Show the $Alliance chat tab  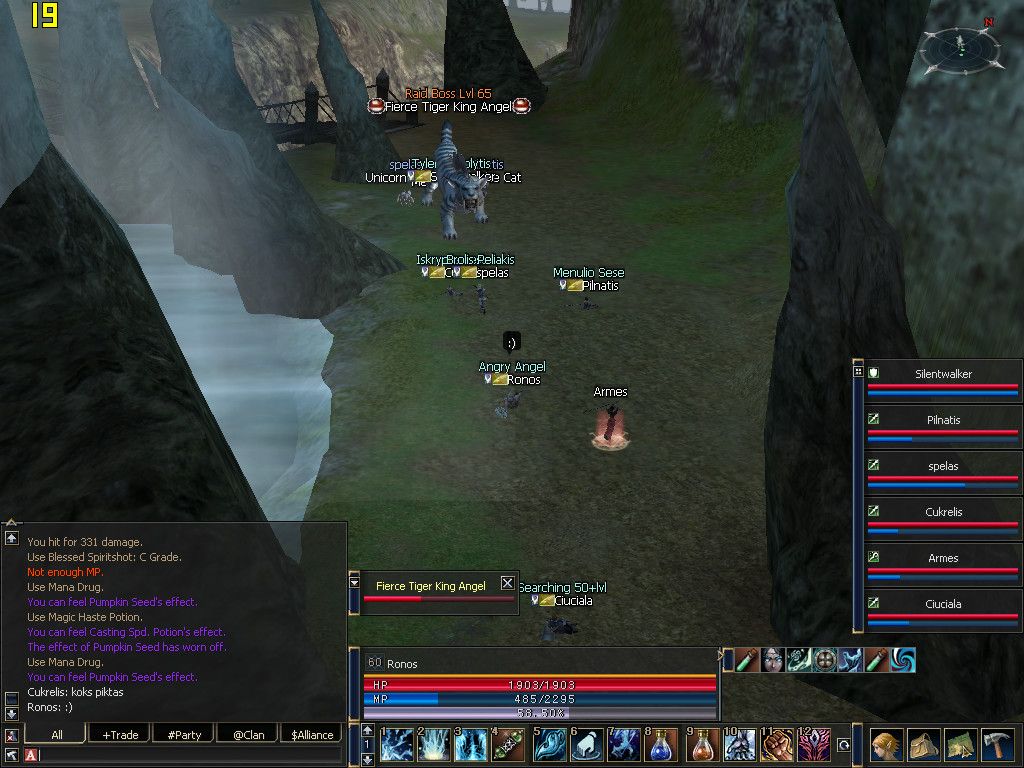[x=312, y=735]
